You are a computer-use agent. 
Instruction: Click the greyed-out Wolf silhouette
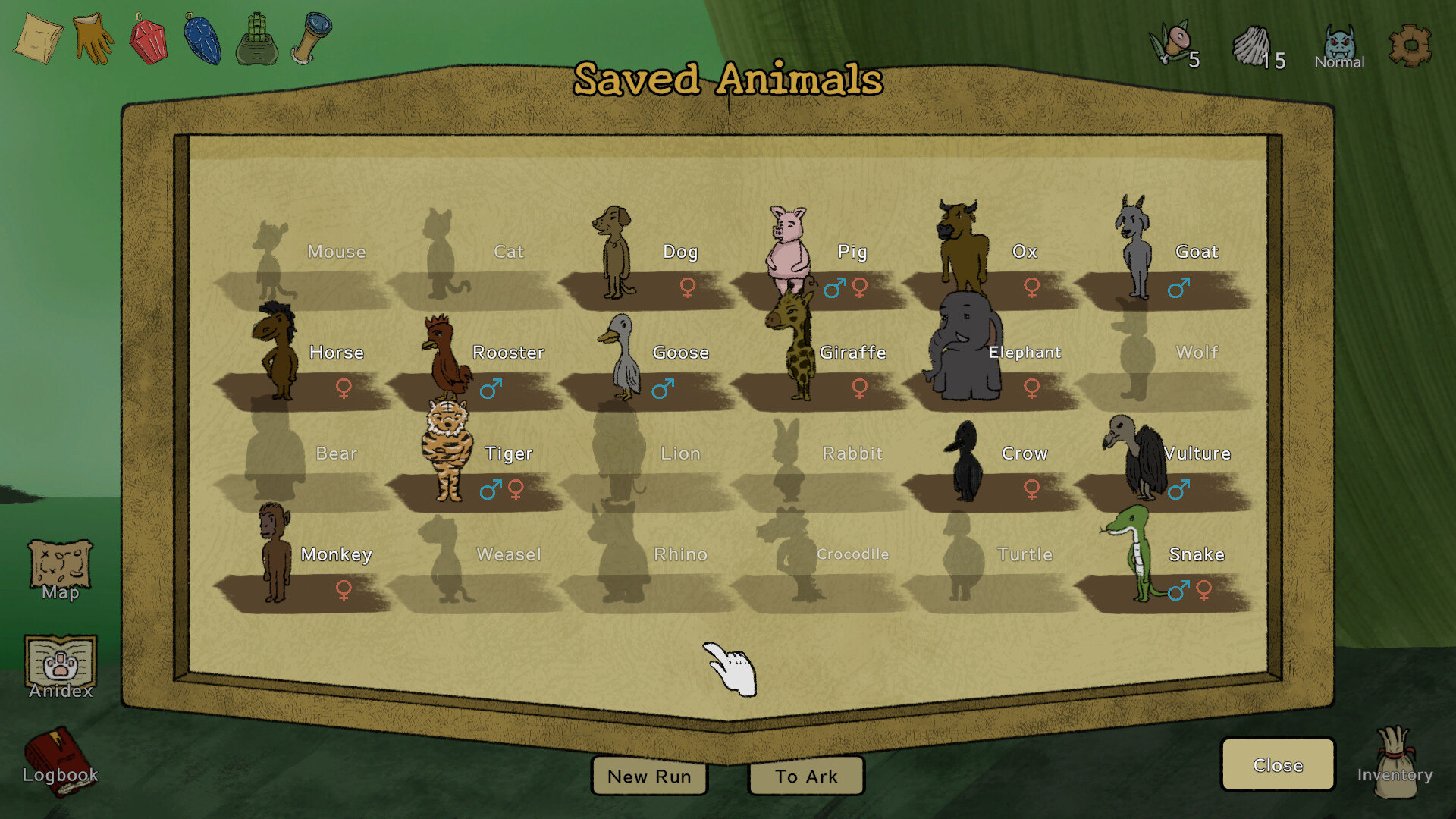[1136, 353]
